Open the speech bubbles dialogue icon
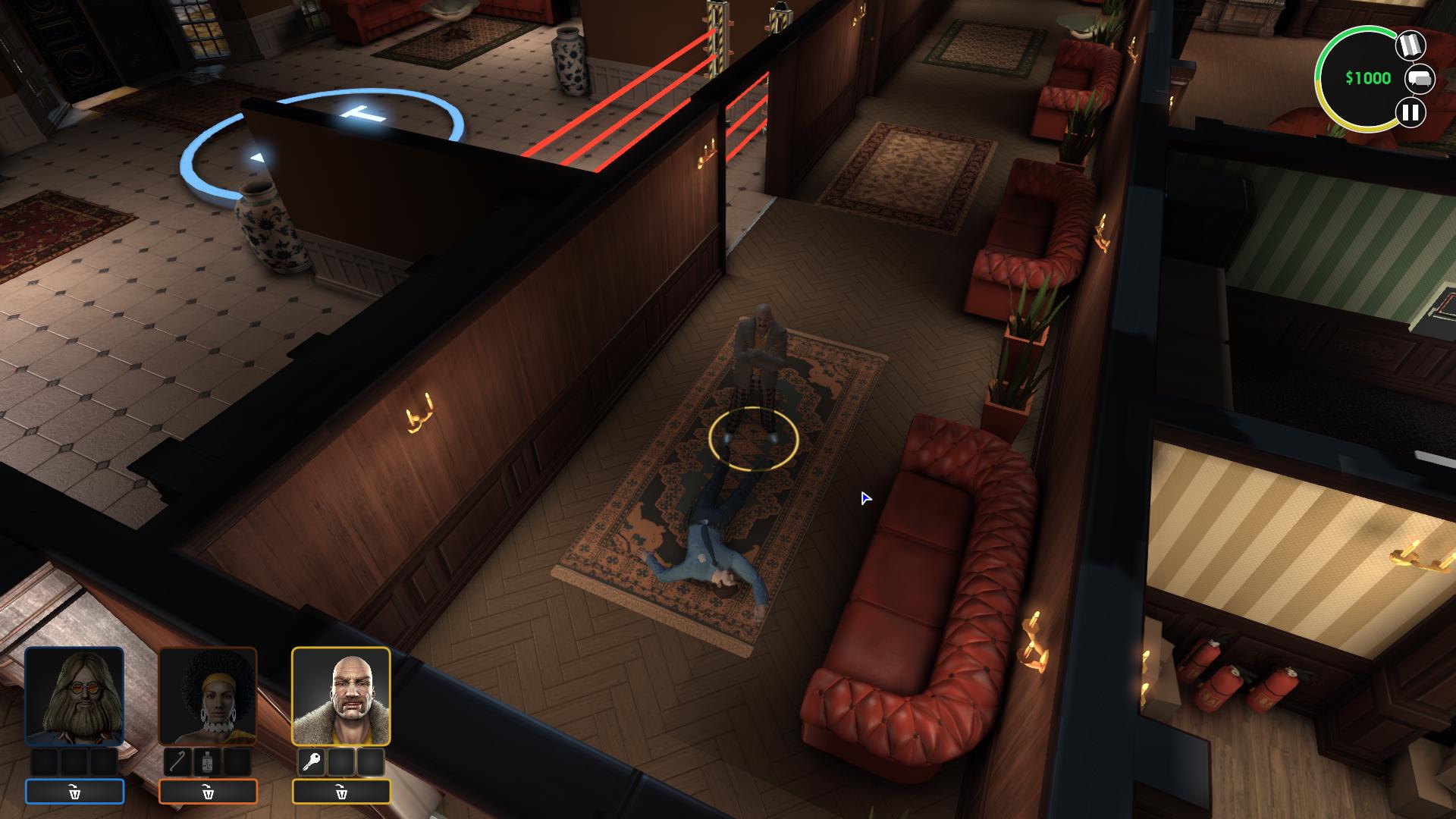 1420,79
